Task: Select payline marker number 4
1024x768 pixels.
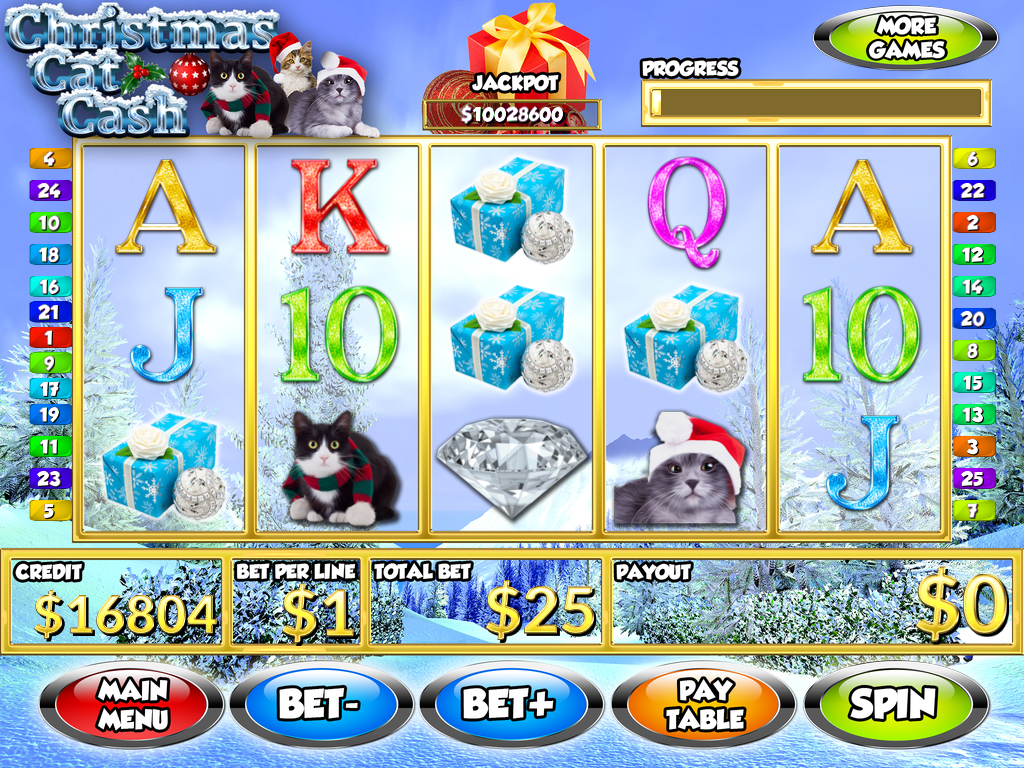Action: tap(49, 158)
